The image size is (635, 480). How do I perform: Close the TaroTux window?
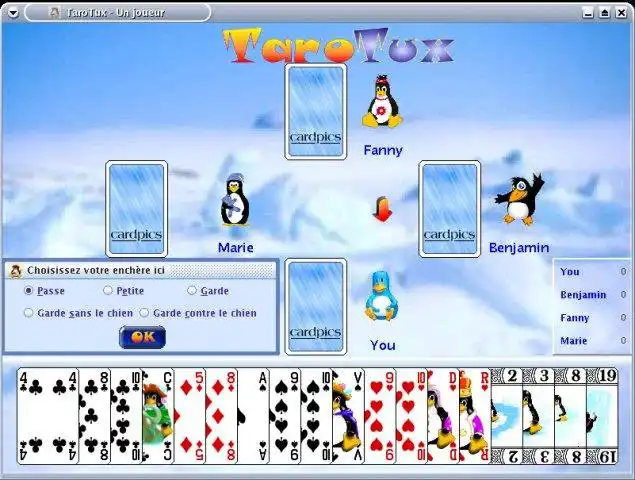coord(622,13)
